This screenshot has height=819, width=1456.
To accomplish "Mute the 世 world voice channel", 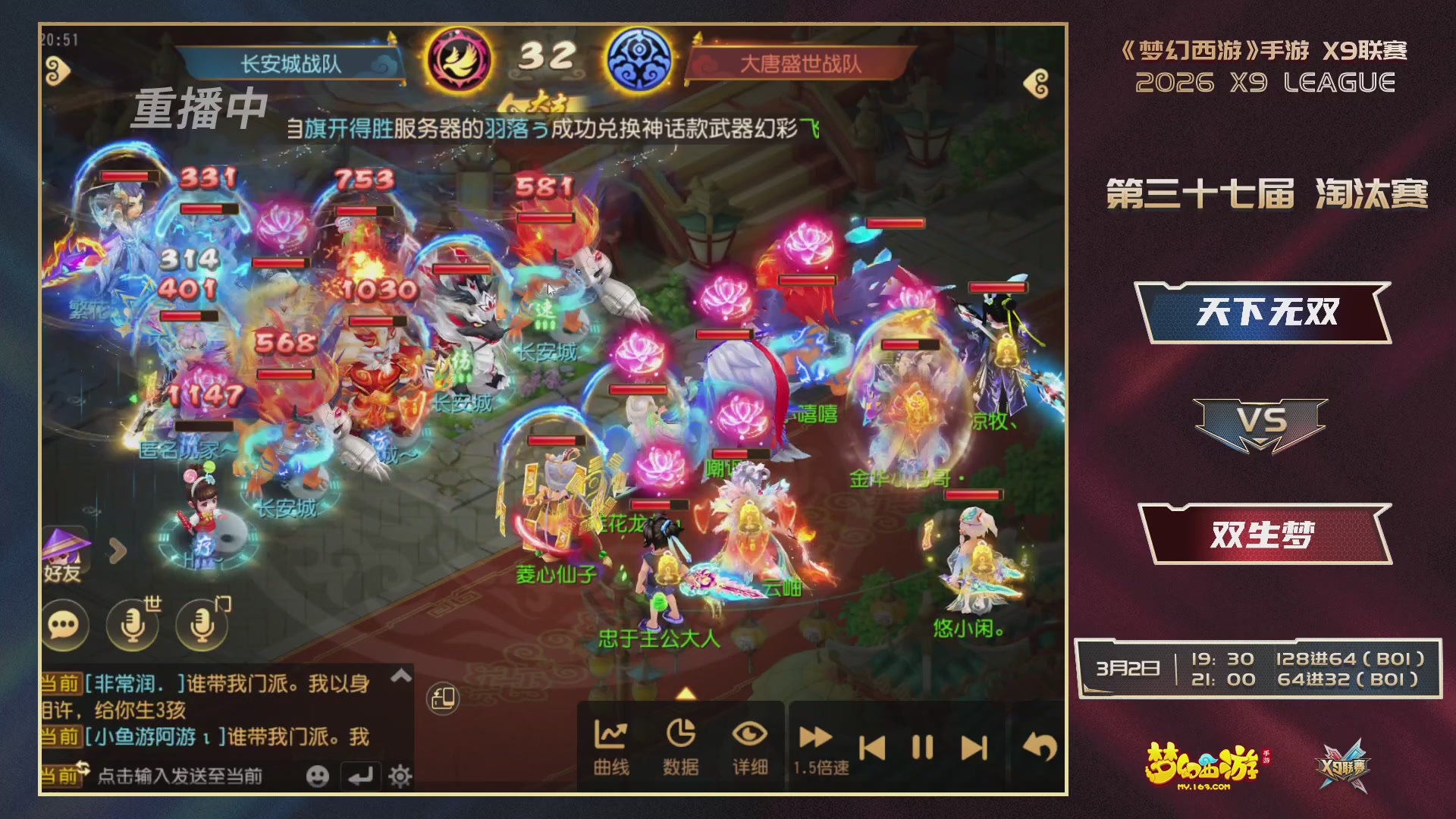I will [x=131, y=626].
